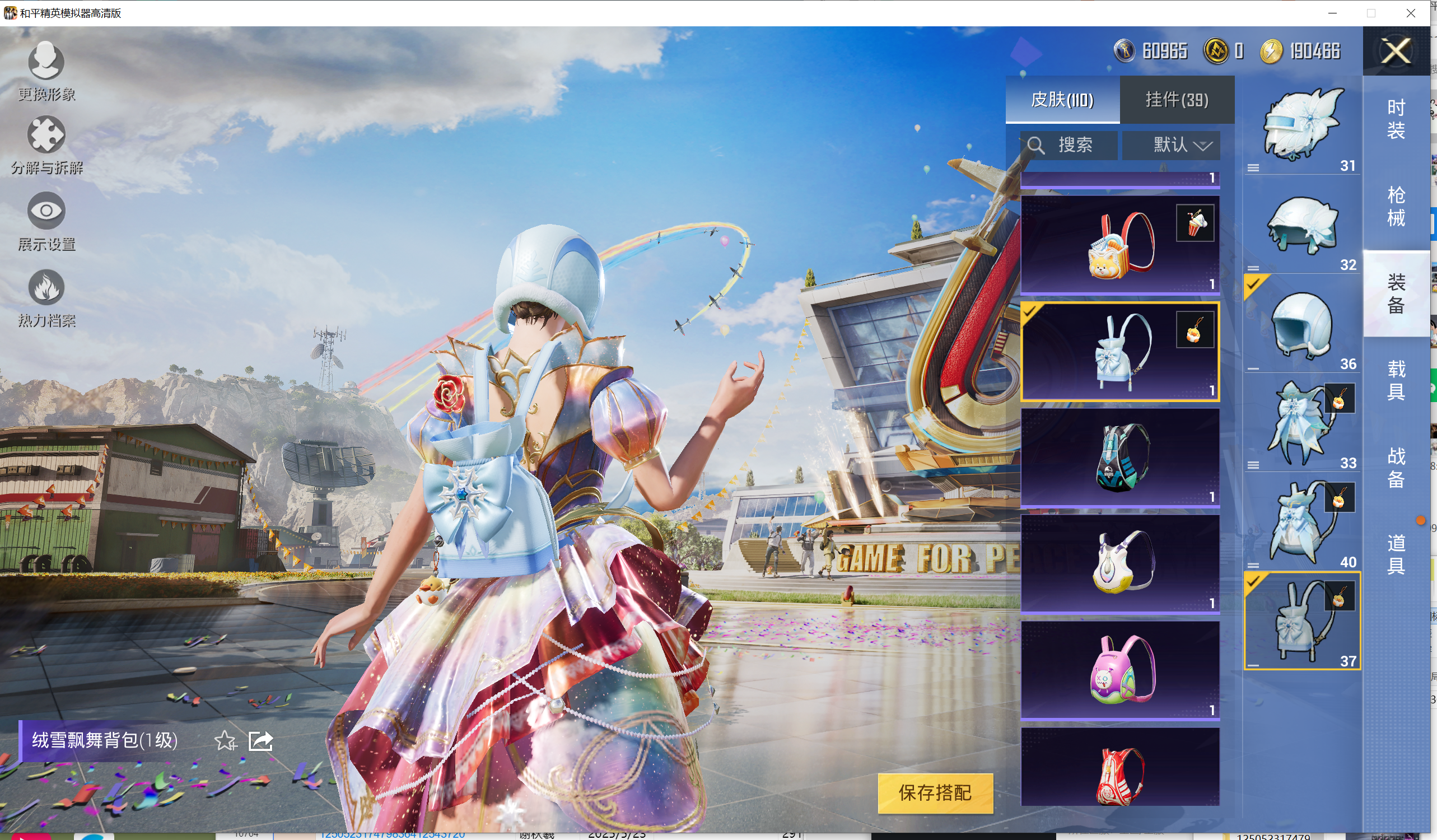1437x840 pixels.
Task: Choose the orange fox backpack skin
Action: [x=1119, y=245]
